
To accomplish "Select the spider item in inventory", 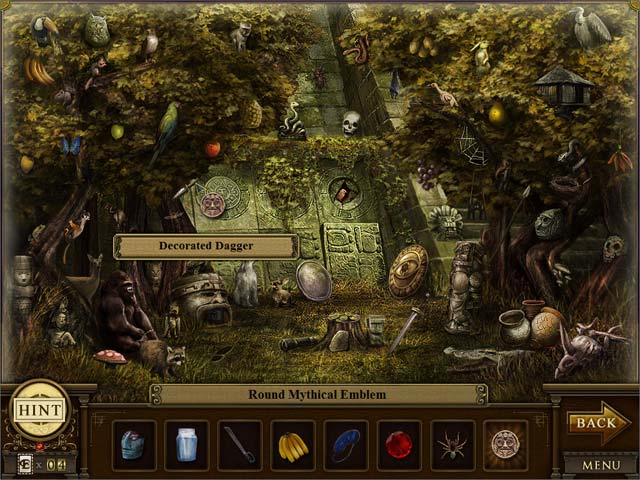I will (452, 445).
